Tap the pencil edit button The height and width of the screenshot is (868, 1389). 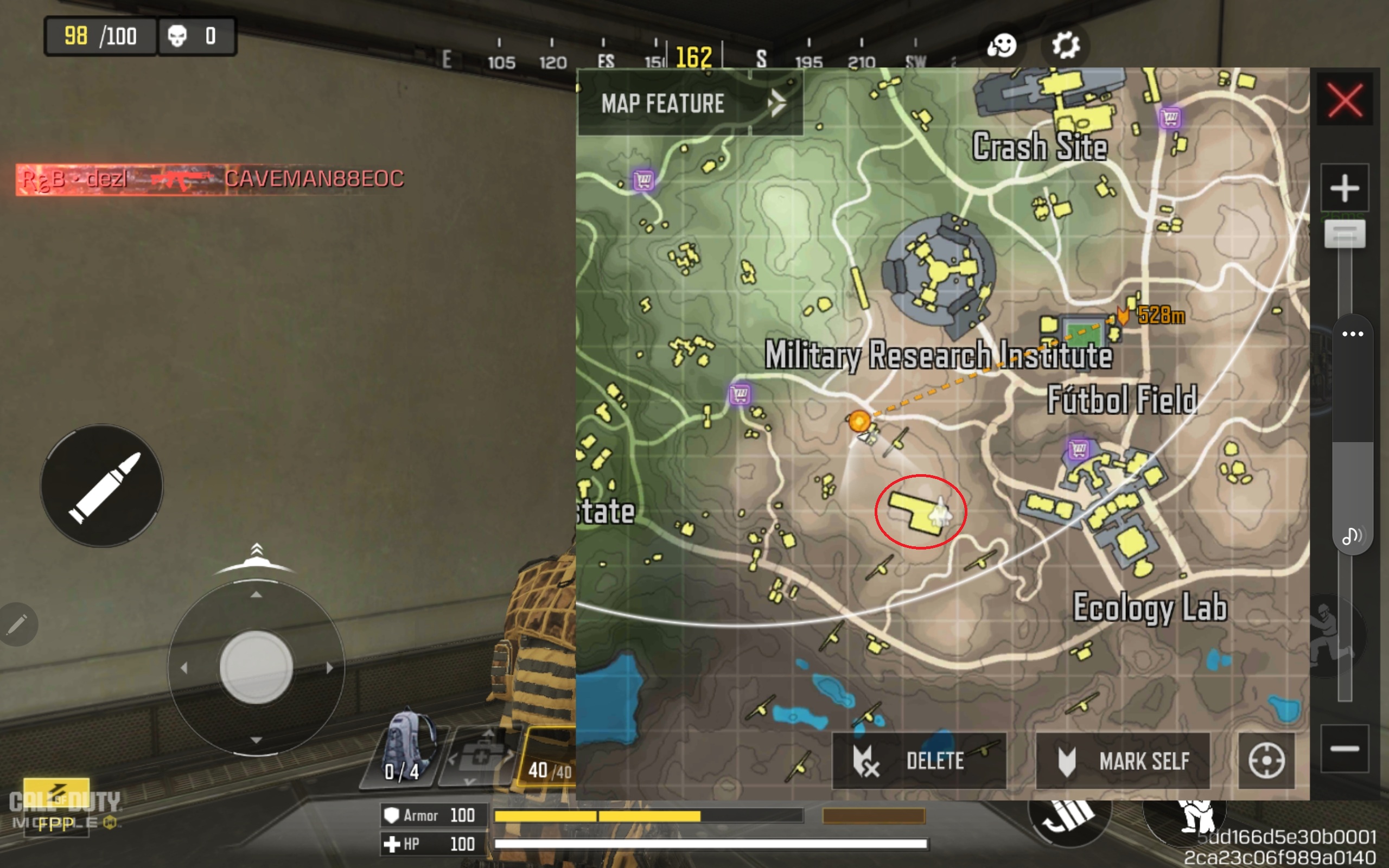(x=17, y=624)
